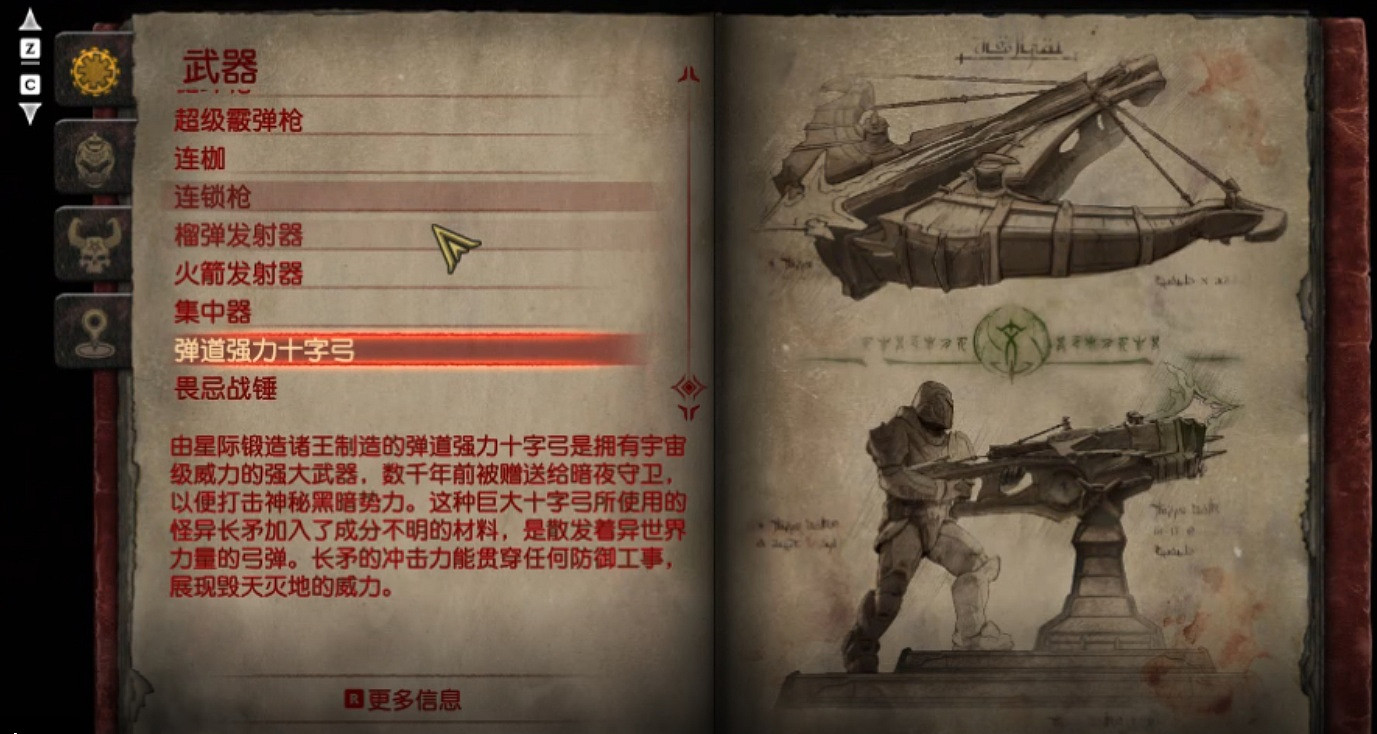Open the map pin locations icon
Screen dimensions: 1377x734
[x=95, y=335]
